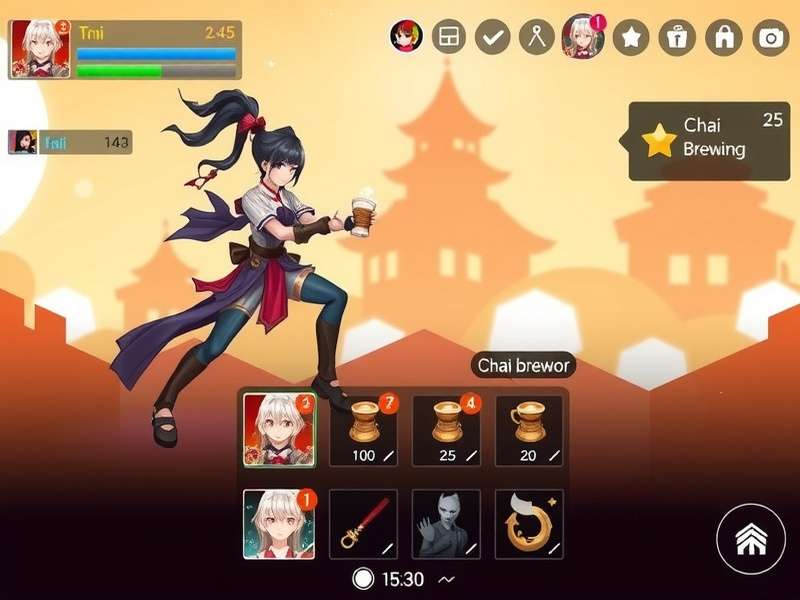Tap the double-chevron up button
This screenshot has width=800, height=600.
[x=750, y=541]
